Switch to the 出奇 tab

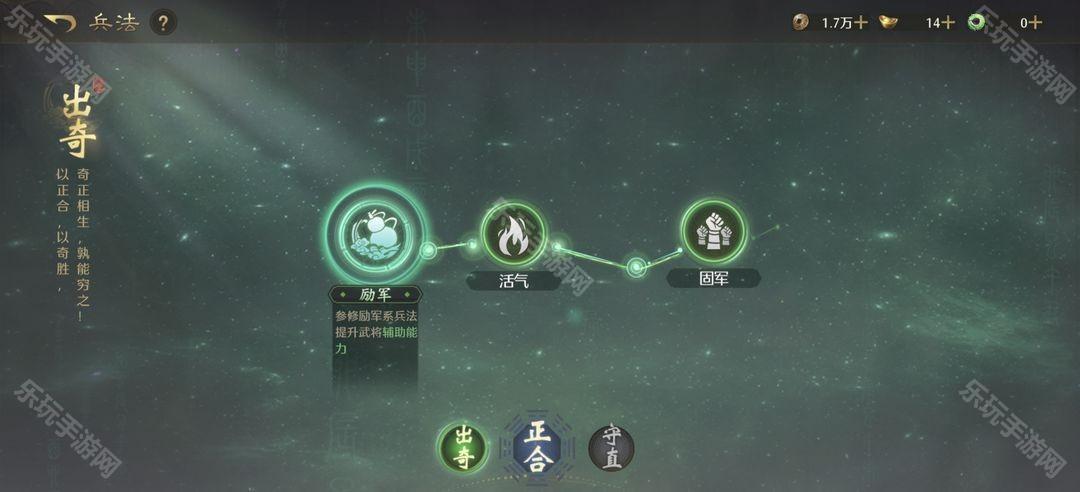point(463,448)
